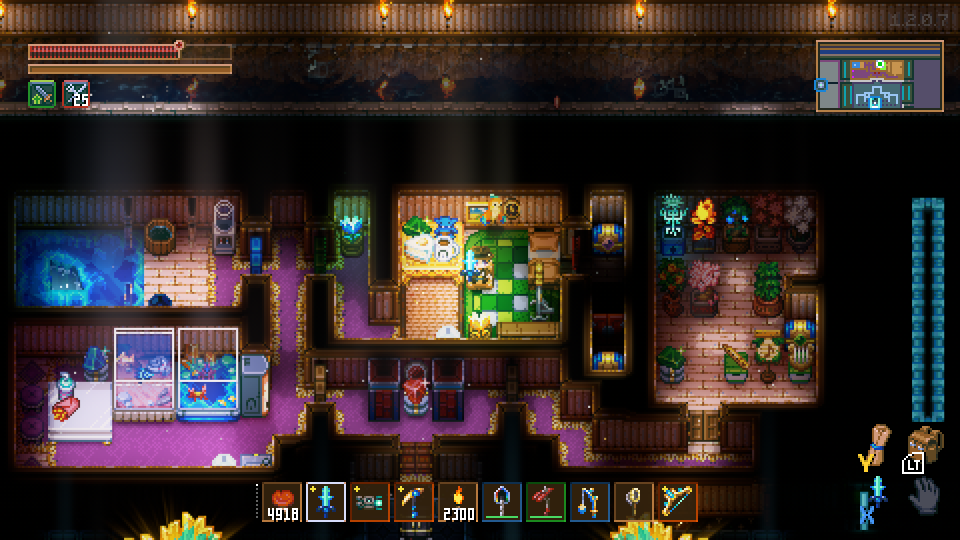Click the blue portal marker on minimap edge
The height and width of the screenshot is (540, 960).
(821, 85)
